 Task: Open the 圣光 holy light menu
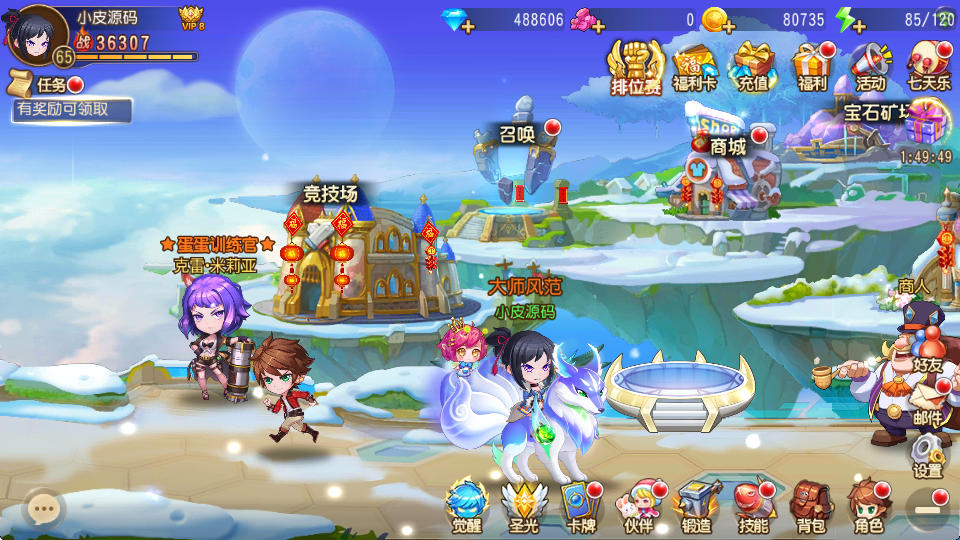[x=521, y=506]
